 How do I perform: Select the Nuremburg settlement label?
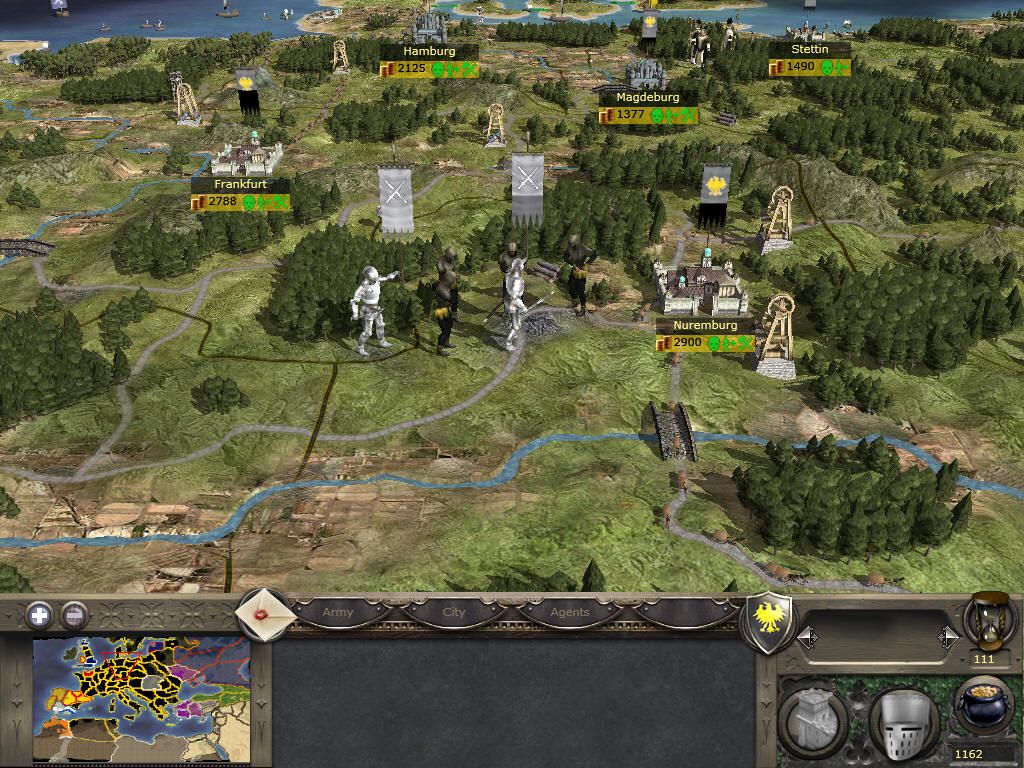705,326
